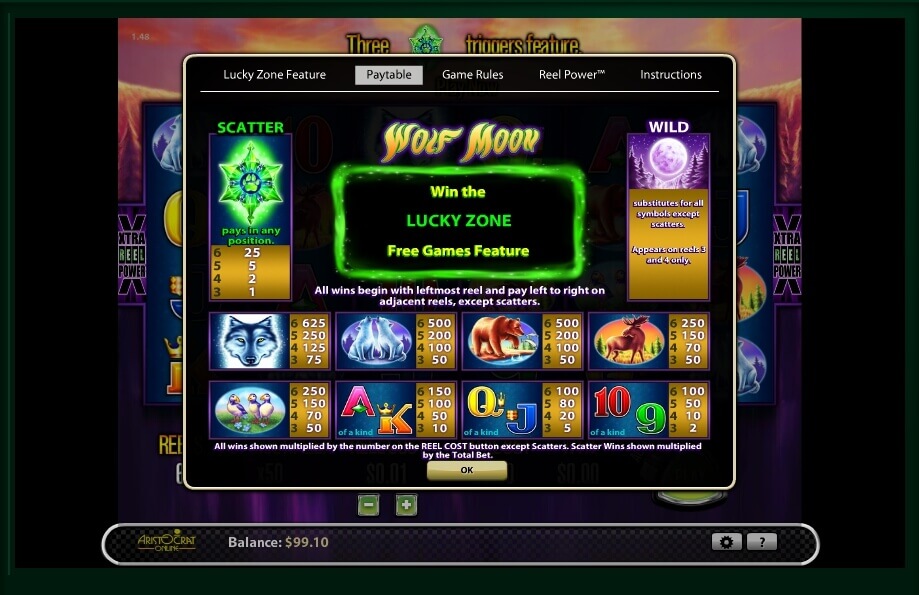The height and width of the screenshot is (595, 919).
Task: Switch to the Lucky Zone Feature tab
Action: click(274, 75)
